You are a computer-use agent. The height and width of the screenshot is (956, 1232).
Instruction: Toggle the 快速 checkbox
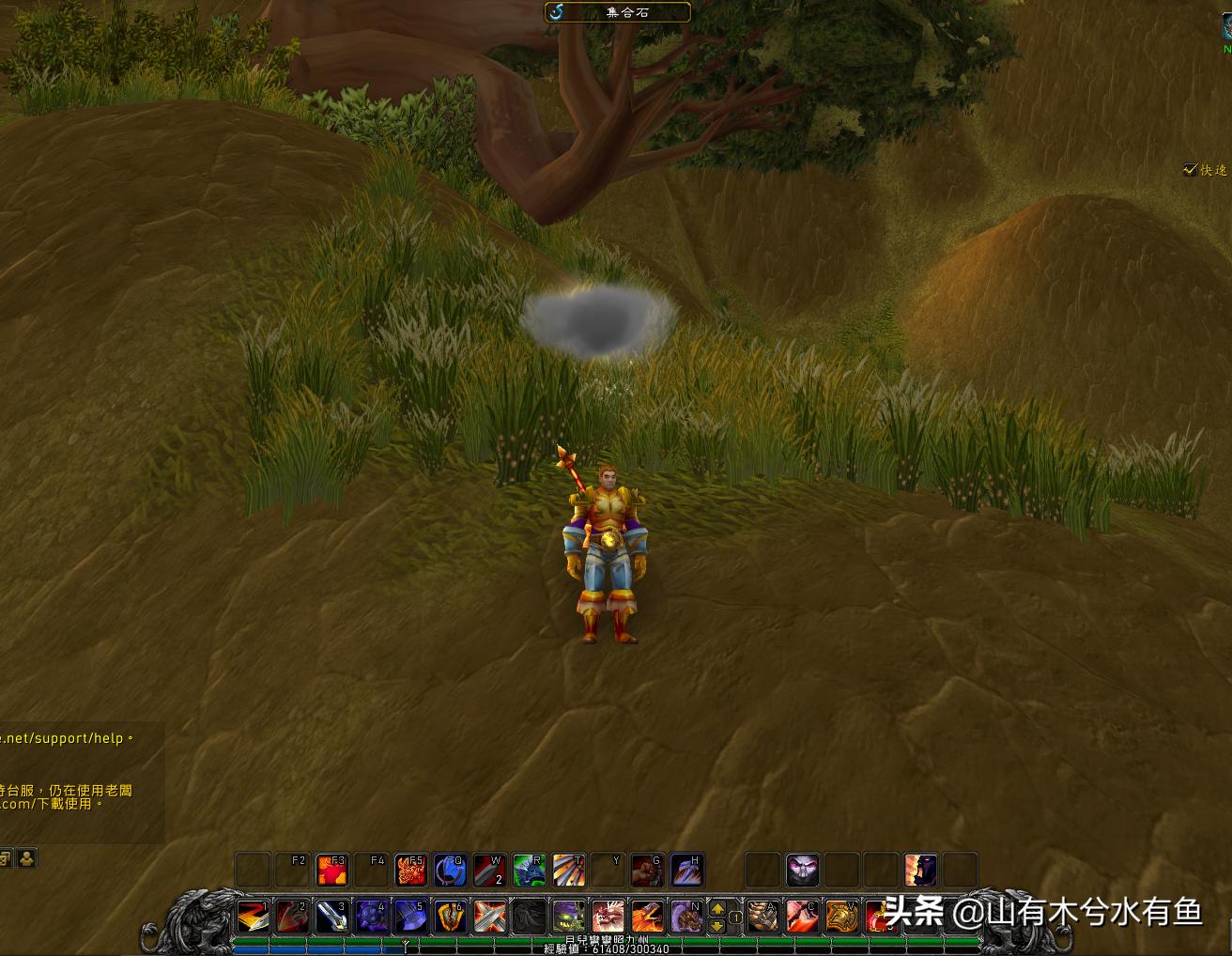(x=1191, y=170)
